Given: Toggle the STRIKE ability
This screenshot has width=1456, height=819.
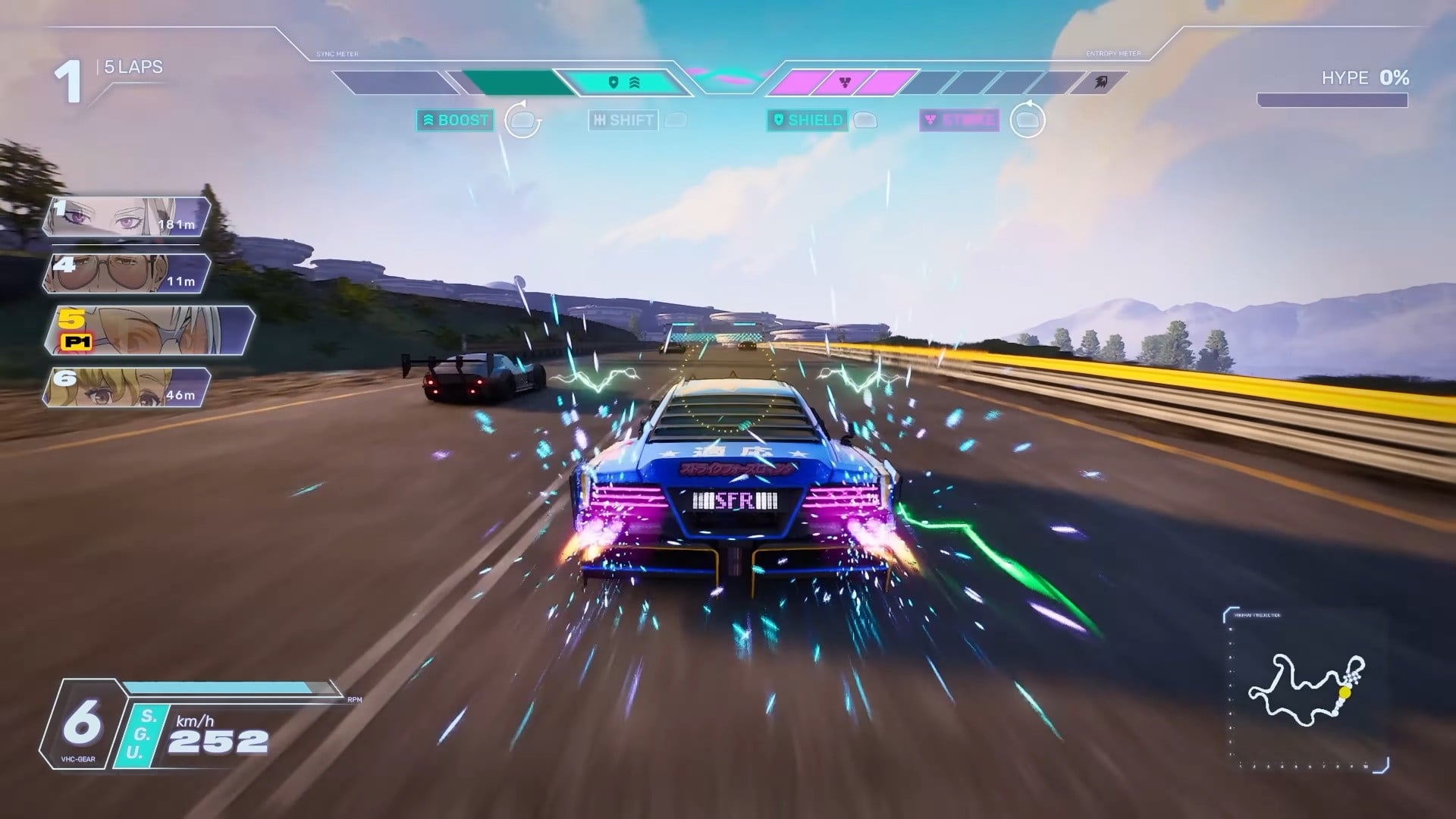Looking at the screenshot, I should 958,120.
